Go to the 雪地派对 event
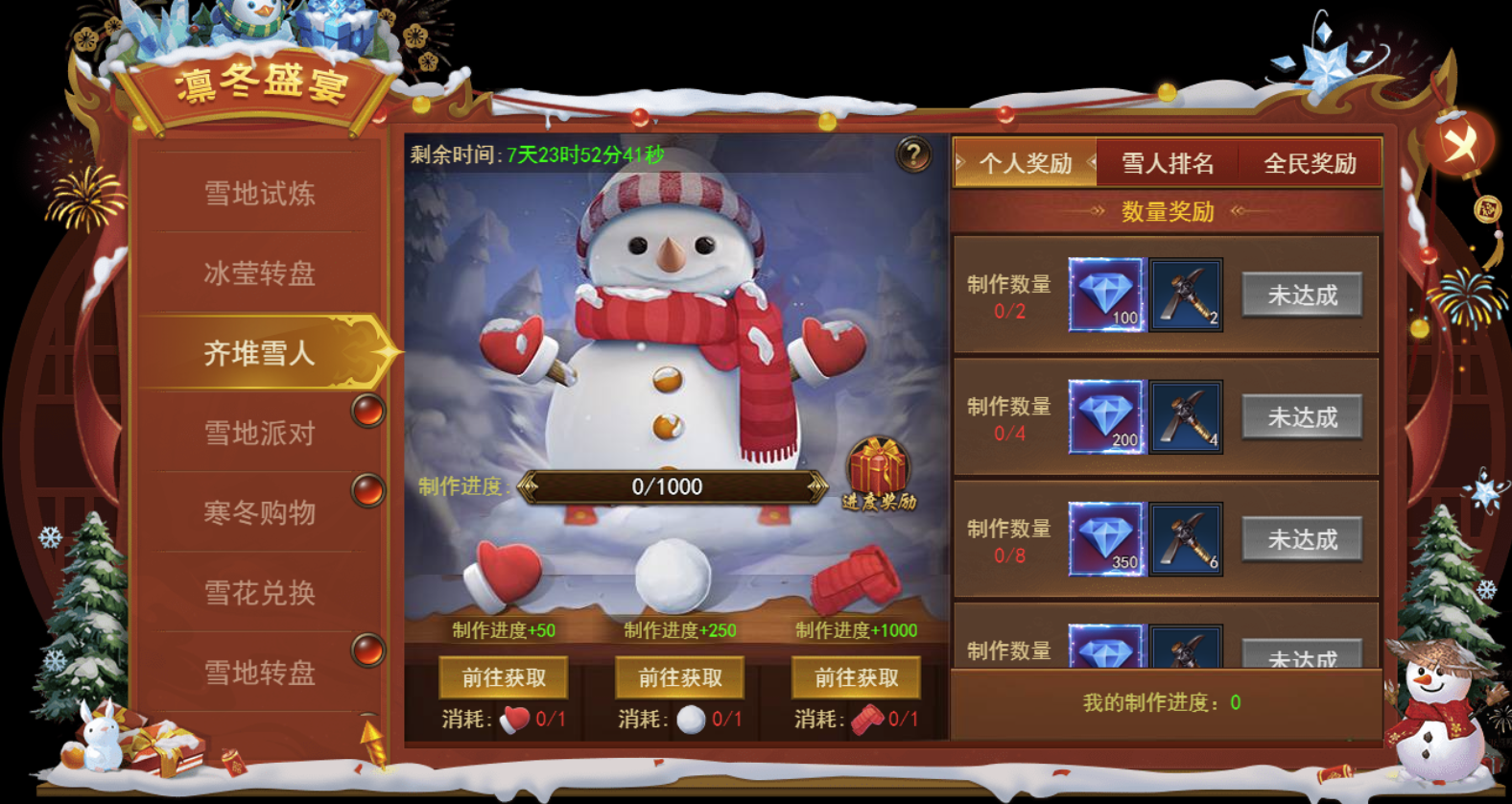 259,433
